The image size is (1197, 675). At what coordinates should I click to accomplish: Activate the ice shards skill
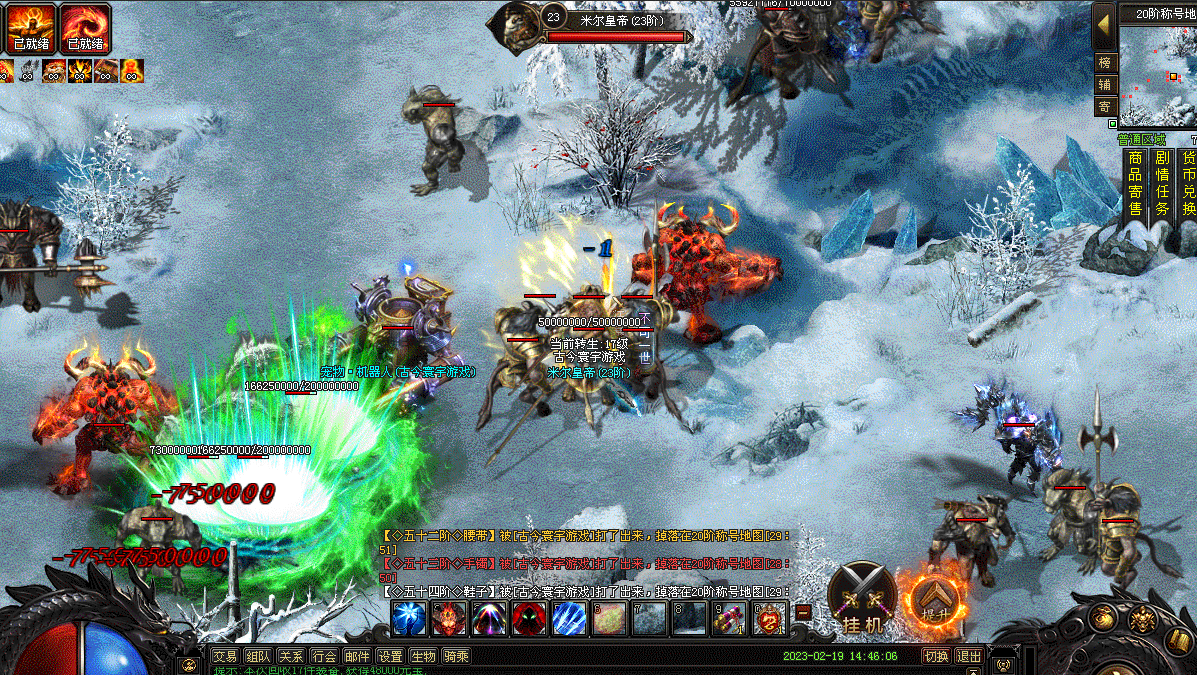(569, 619)
